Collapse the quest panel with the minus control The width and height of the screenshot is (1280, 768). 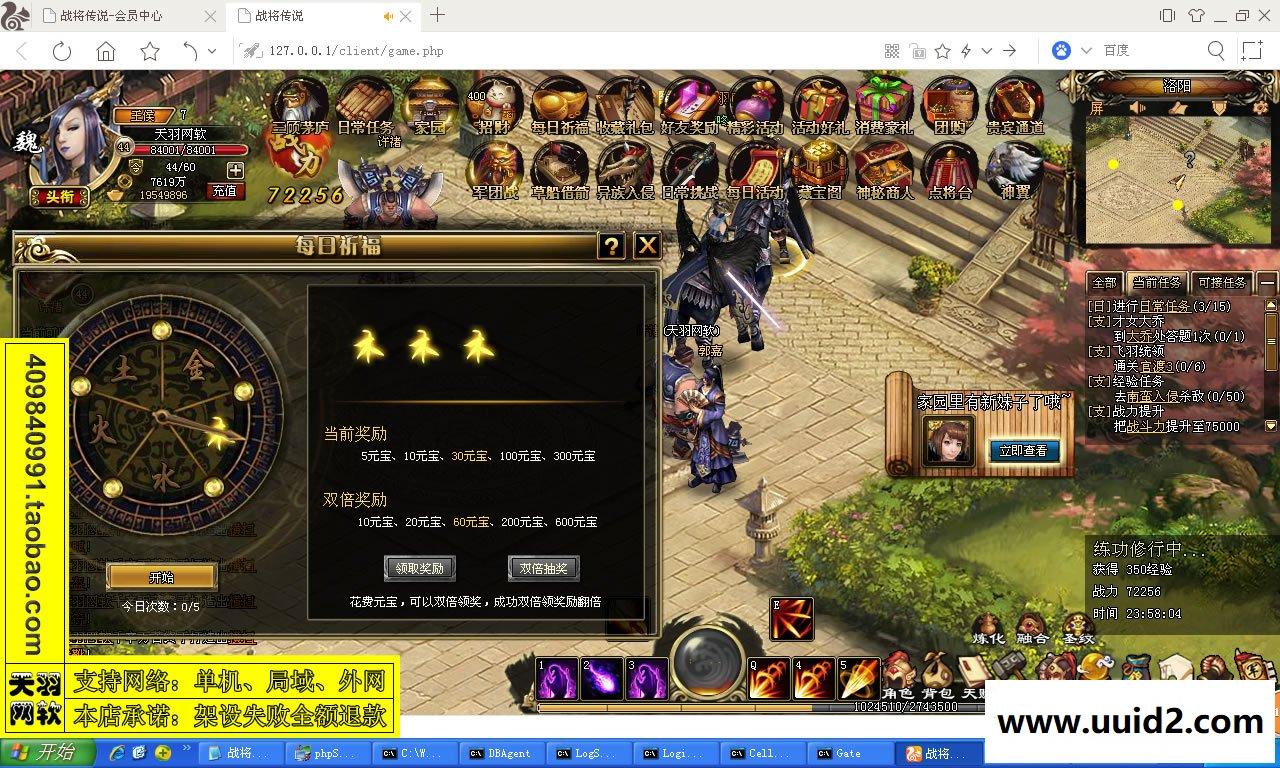(x=1266, y=283)
